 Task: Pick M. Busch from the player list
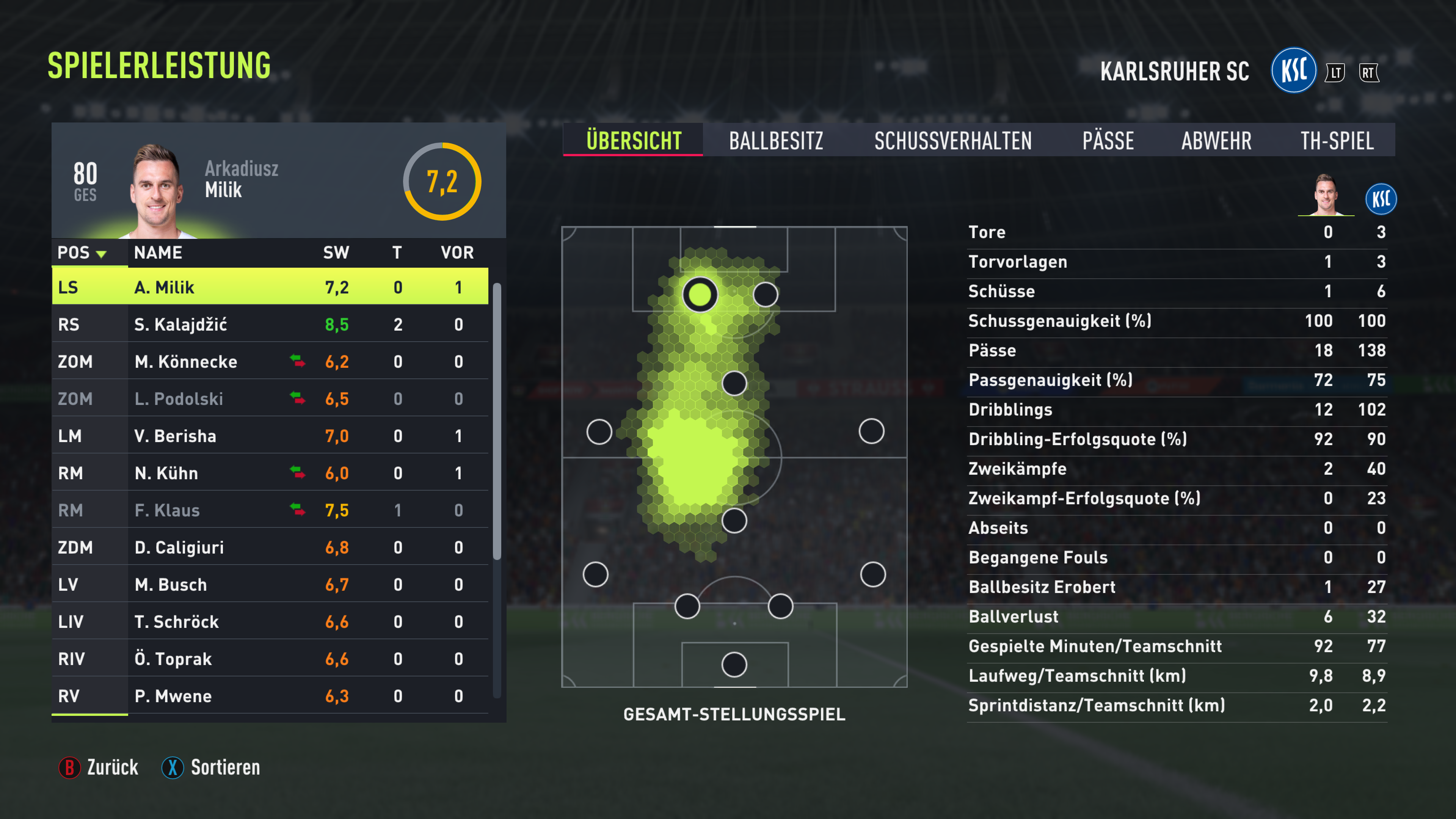coord(270,584)
